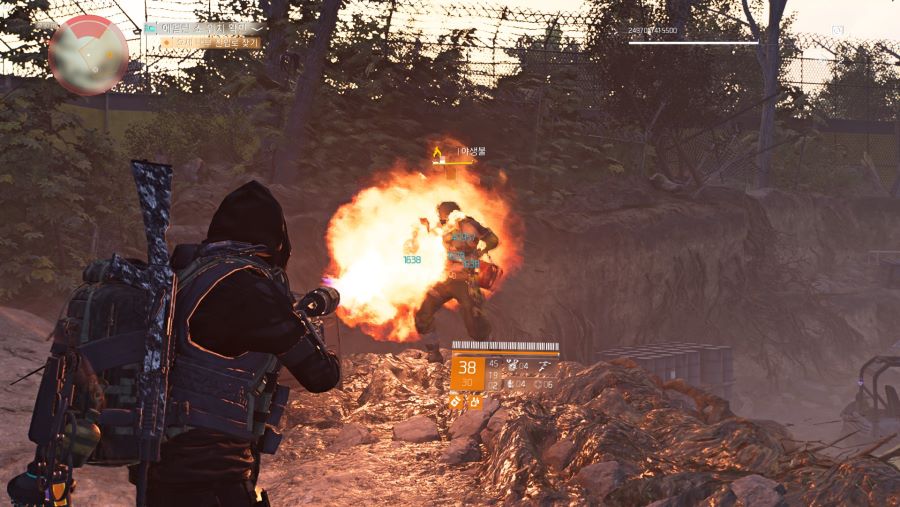The width and height of the screenshot is (900, 507).
Task: Select the armor kit icon
Action: (512, 366)
